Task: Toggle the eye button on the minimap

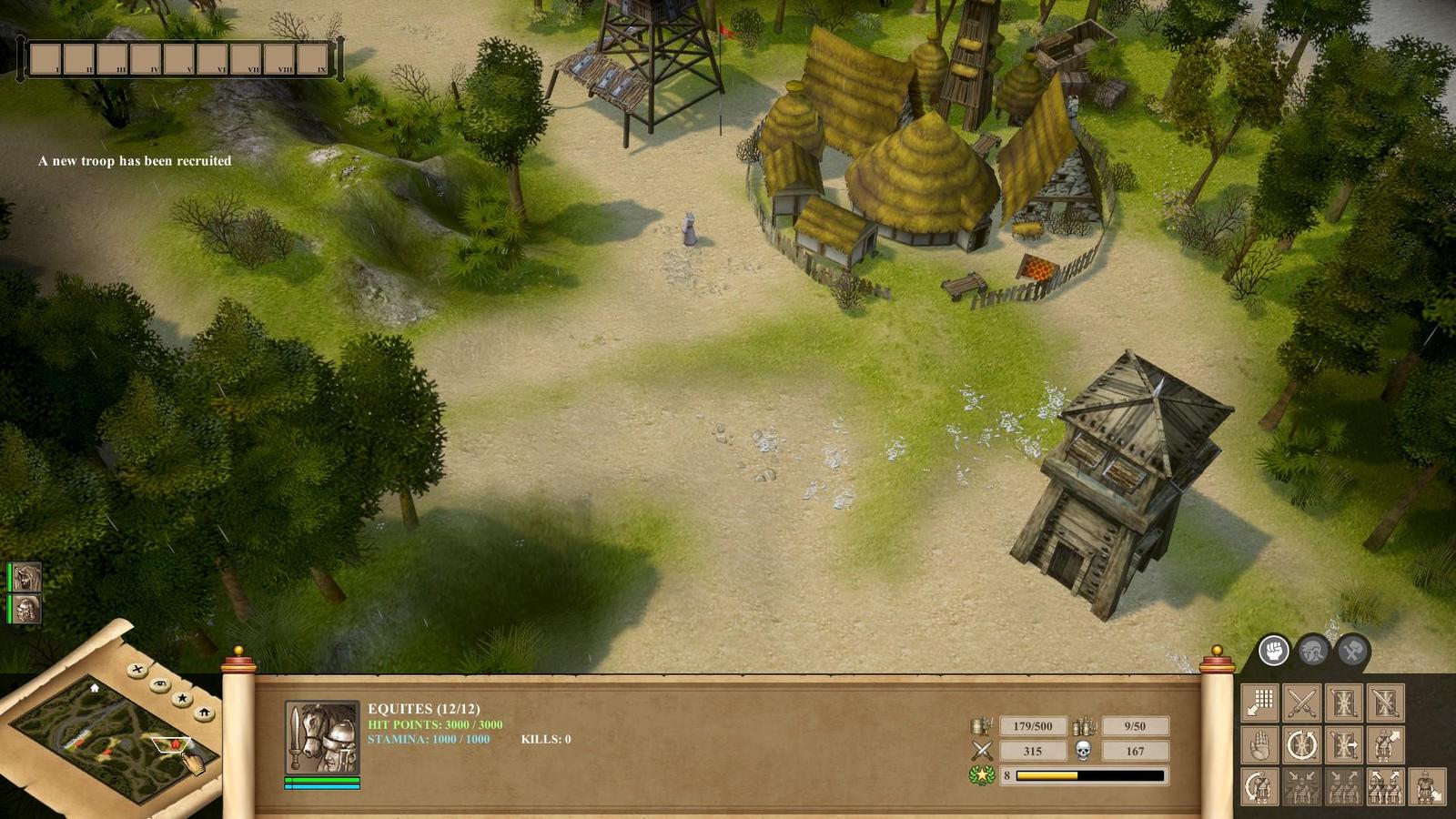Action: point(160,683)
